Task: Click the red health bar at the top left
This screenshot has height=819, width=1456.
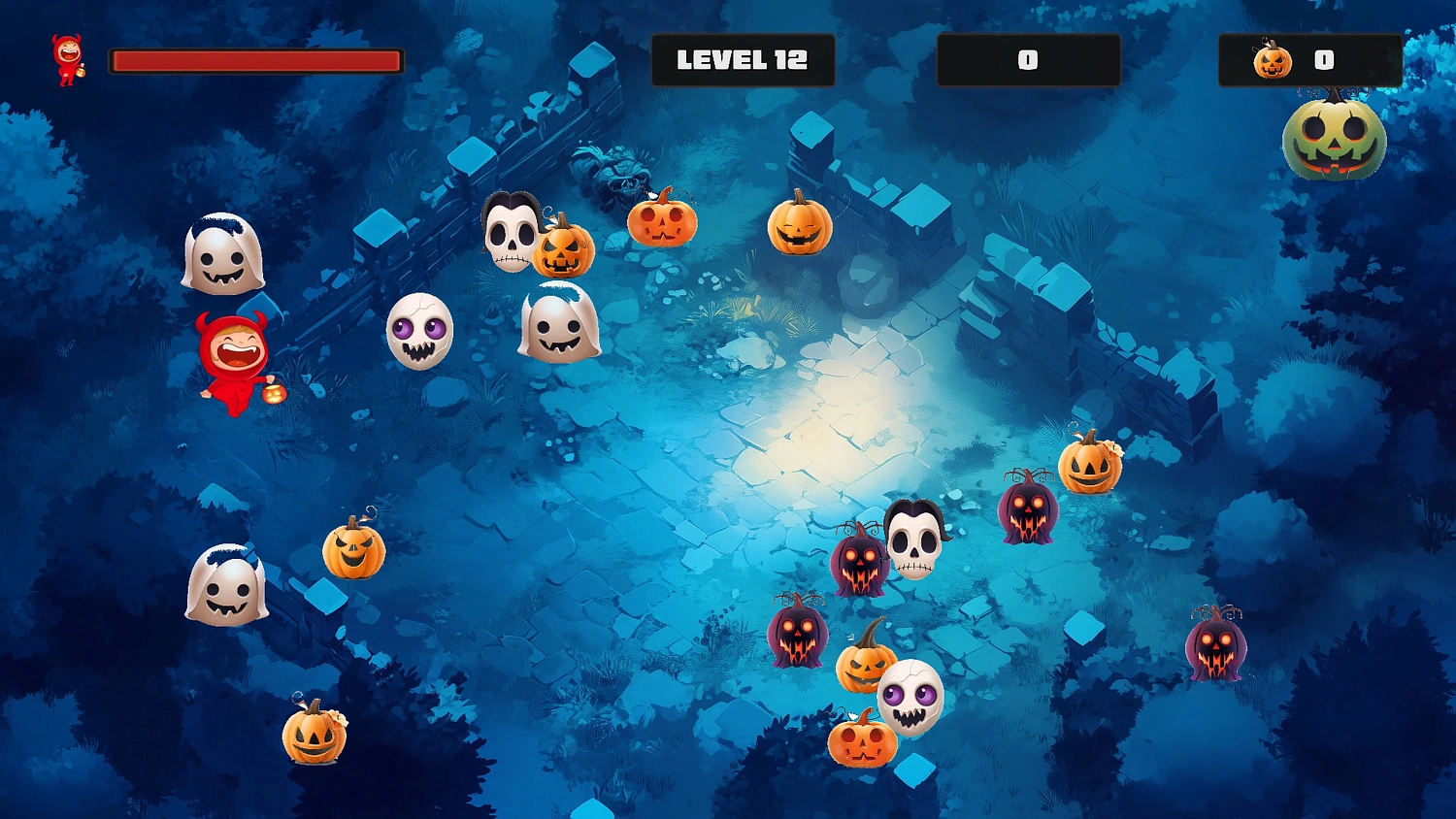Action: (x=252, y=60)
